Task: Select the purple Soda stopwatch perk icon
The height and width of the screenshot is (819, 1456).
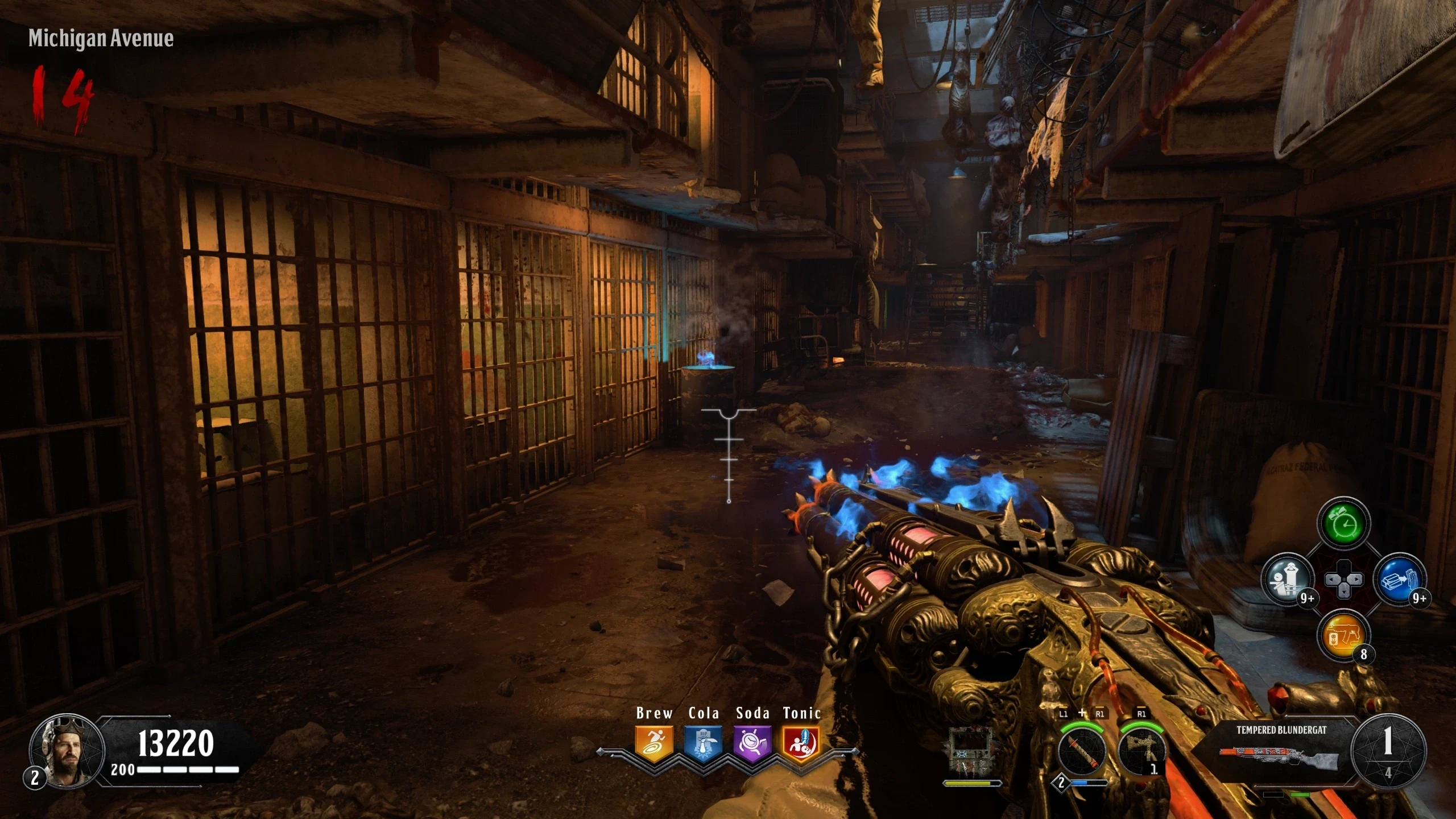Action: click(x=752, y=743)
